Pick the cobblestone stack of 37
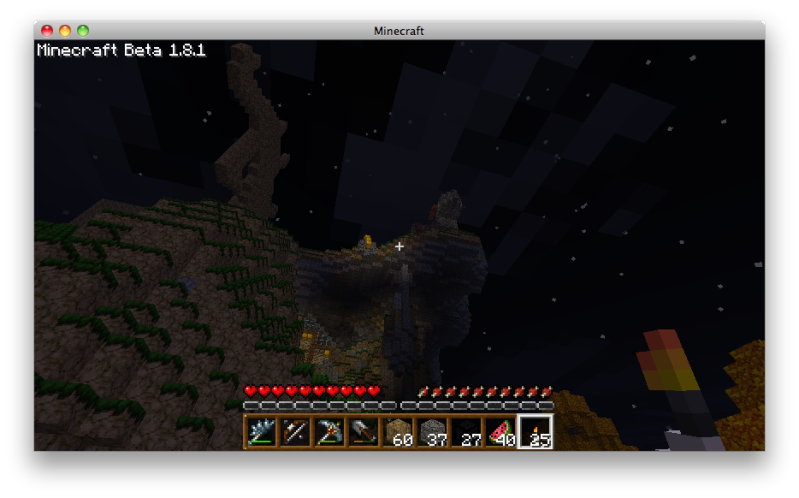 [432, 432]
